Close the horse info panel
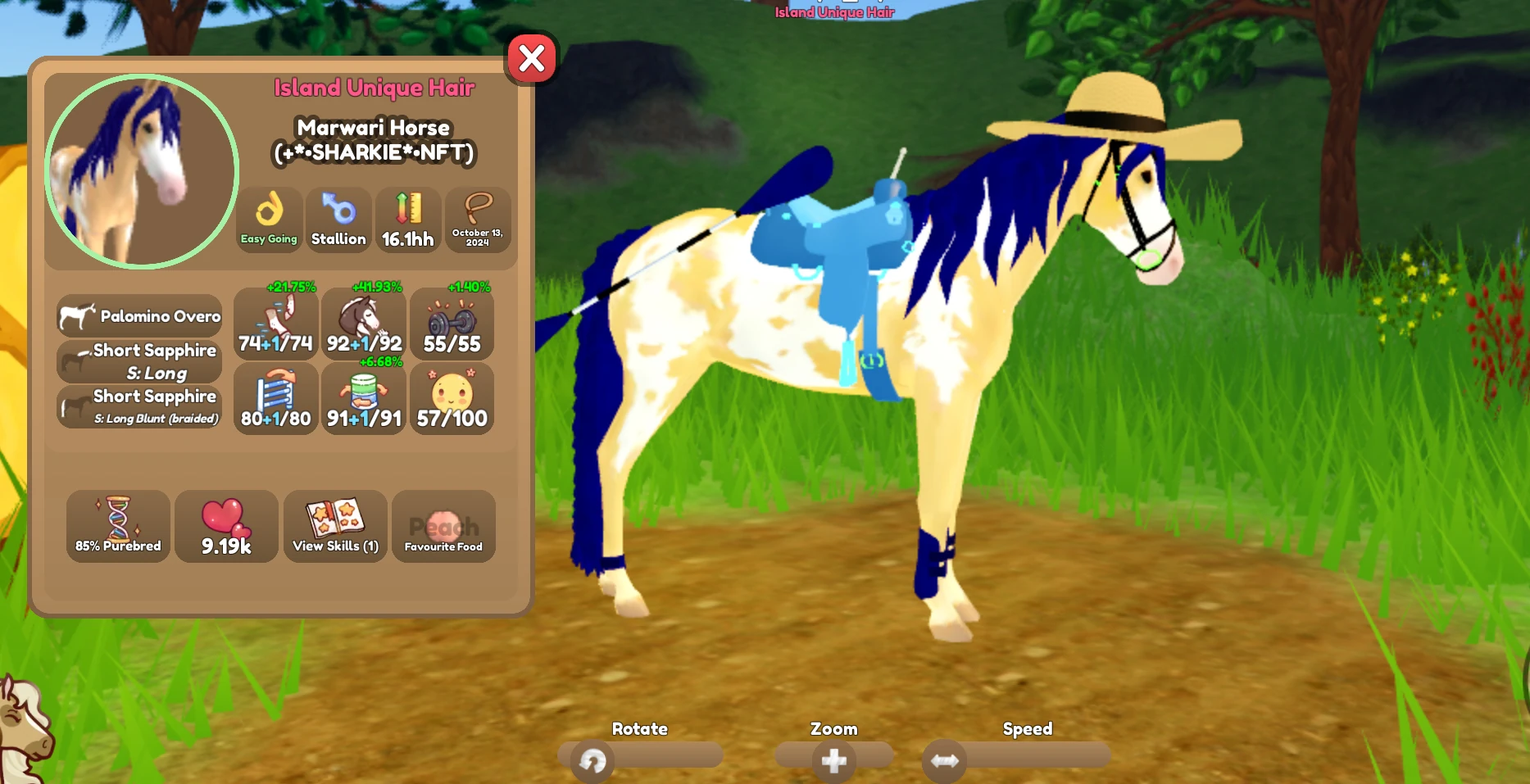1530x784 pixels. click(531, 58)
